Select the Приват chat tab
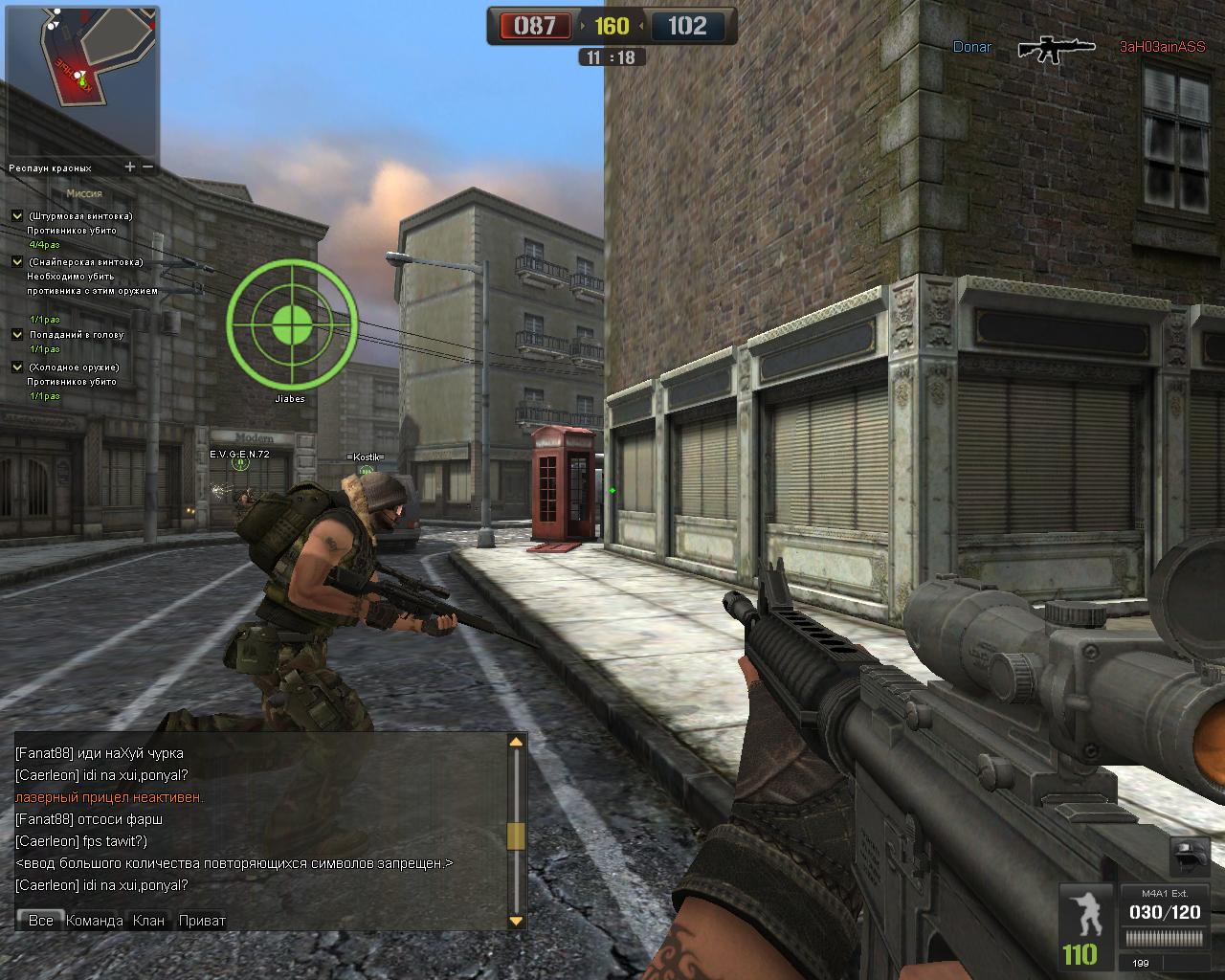 click(202, 920)
